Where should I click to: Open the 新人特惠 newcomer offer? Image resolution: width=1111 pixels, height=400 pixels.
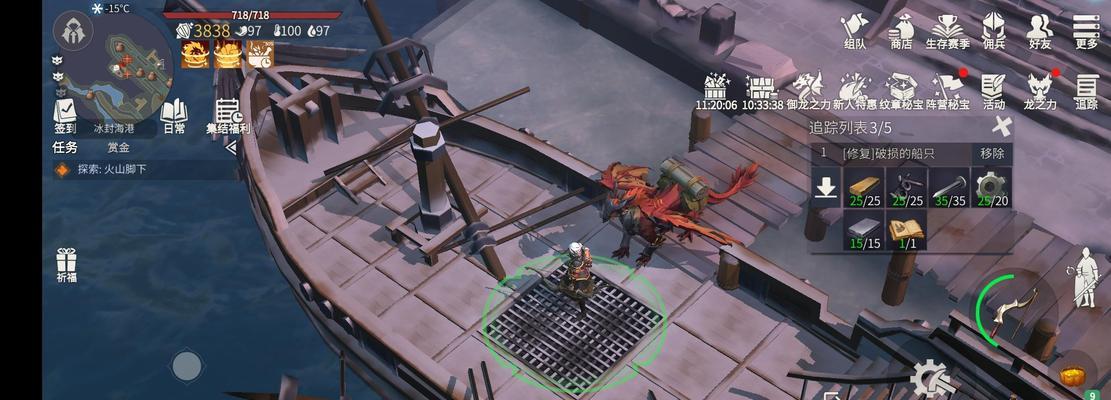(856, 90)
